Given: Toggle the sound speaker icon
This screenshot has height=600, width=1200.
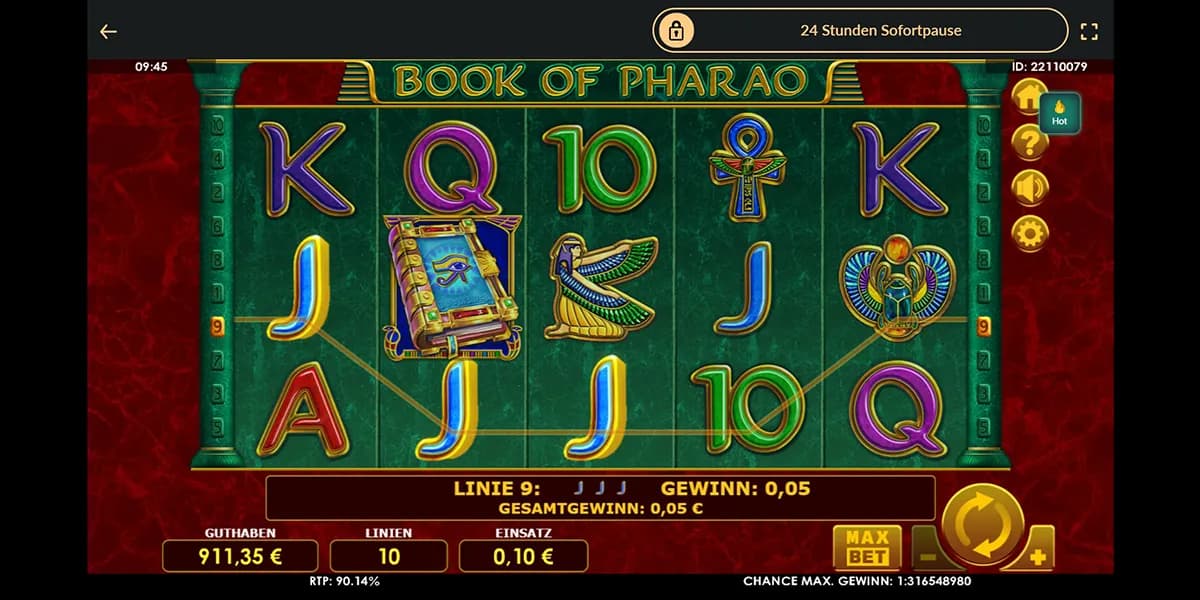Looking at the screenshot, I should [1029, 188].
